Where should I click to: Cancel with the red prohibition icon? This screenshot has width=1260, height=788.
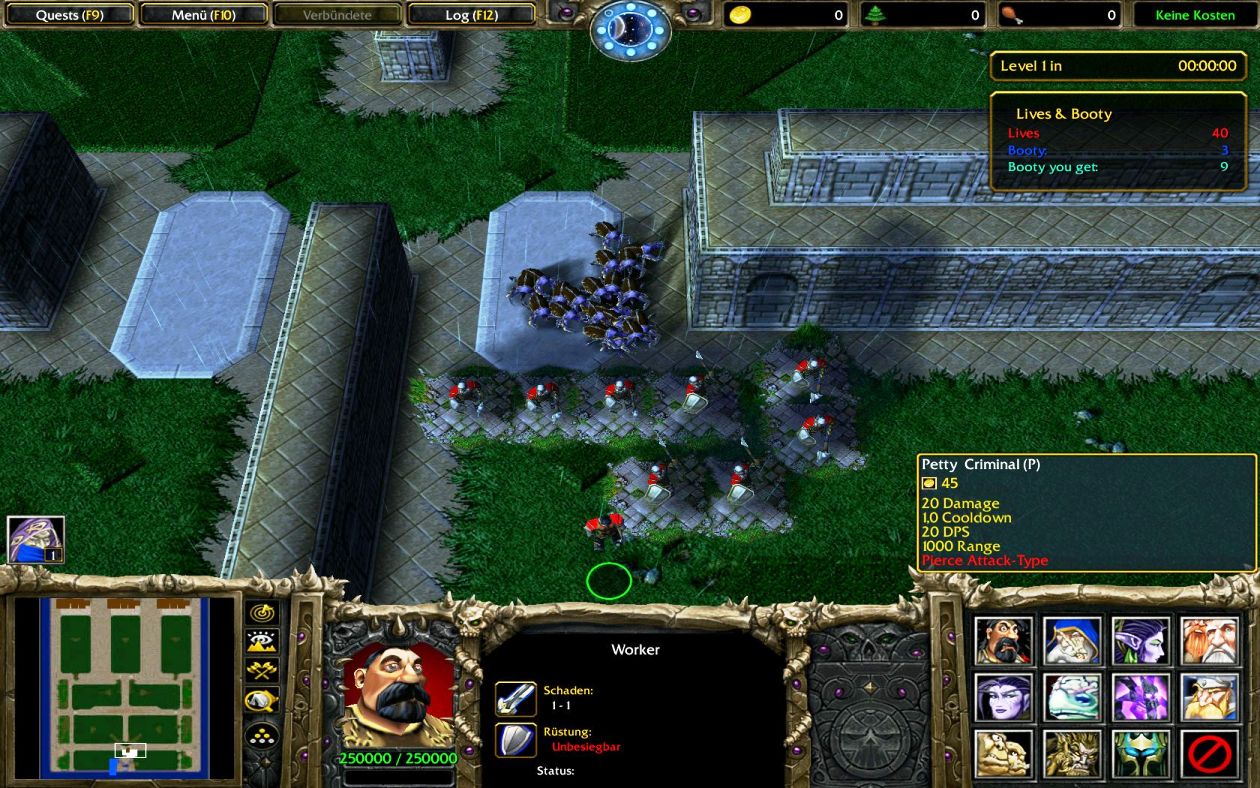coord(1210,754)
